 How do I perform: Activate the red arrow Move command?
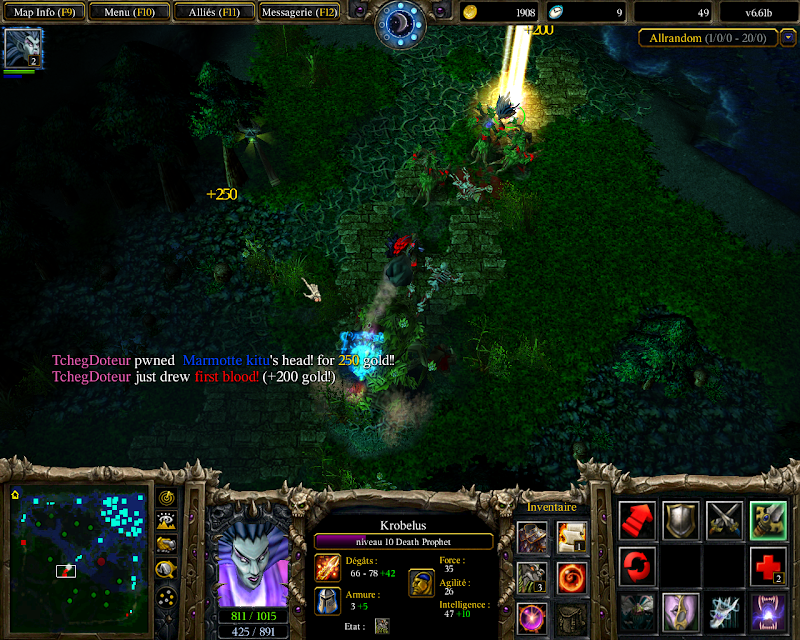637,520
